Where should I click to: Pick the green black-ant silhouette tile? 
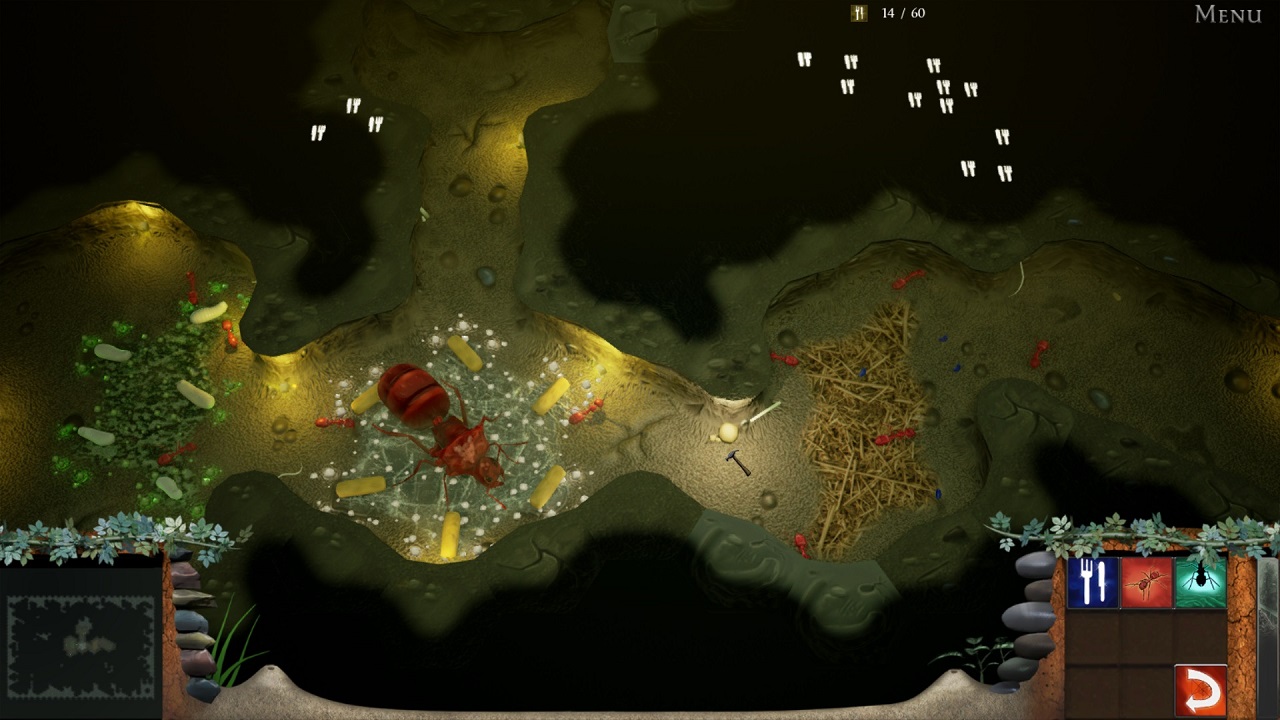point(1200,582)
